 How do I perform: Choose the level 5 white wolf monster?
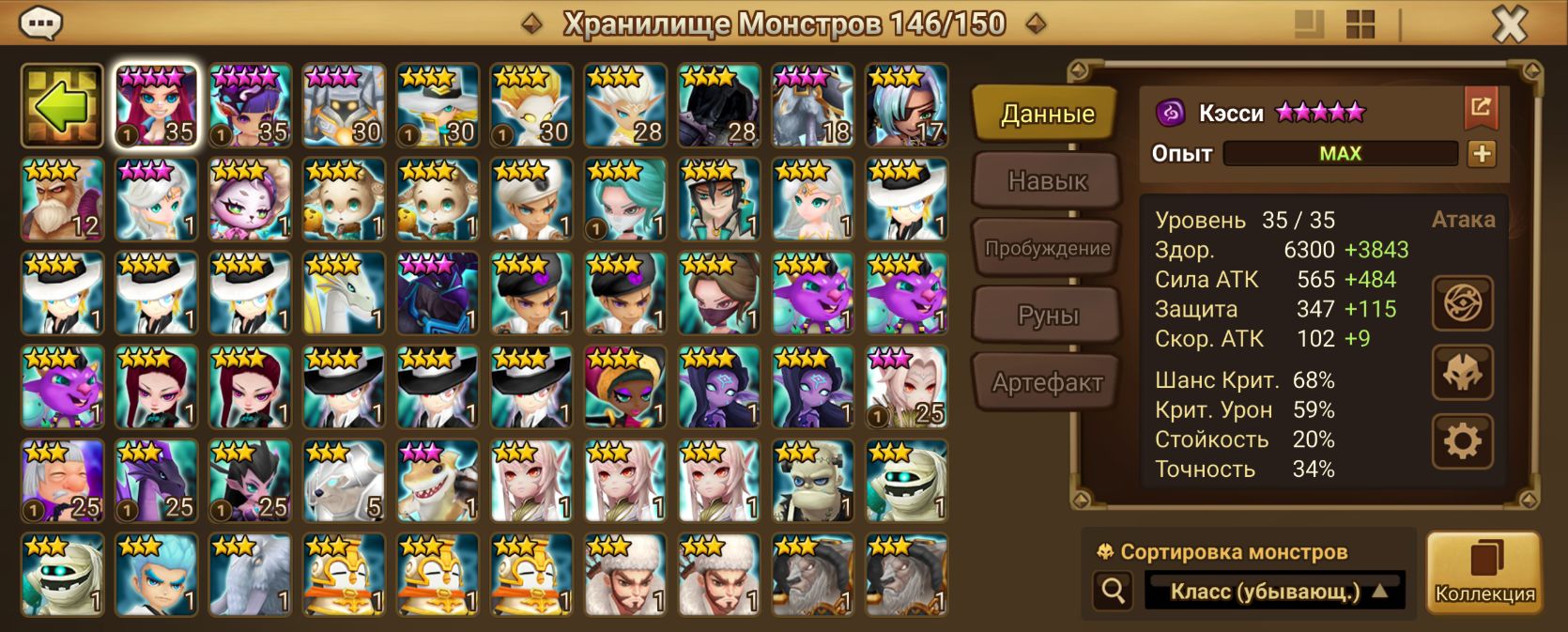[344, 482]
